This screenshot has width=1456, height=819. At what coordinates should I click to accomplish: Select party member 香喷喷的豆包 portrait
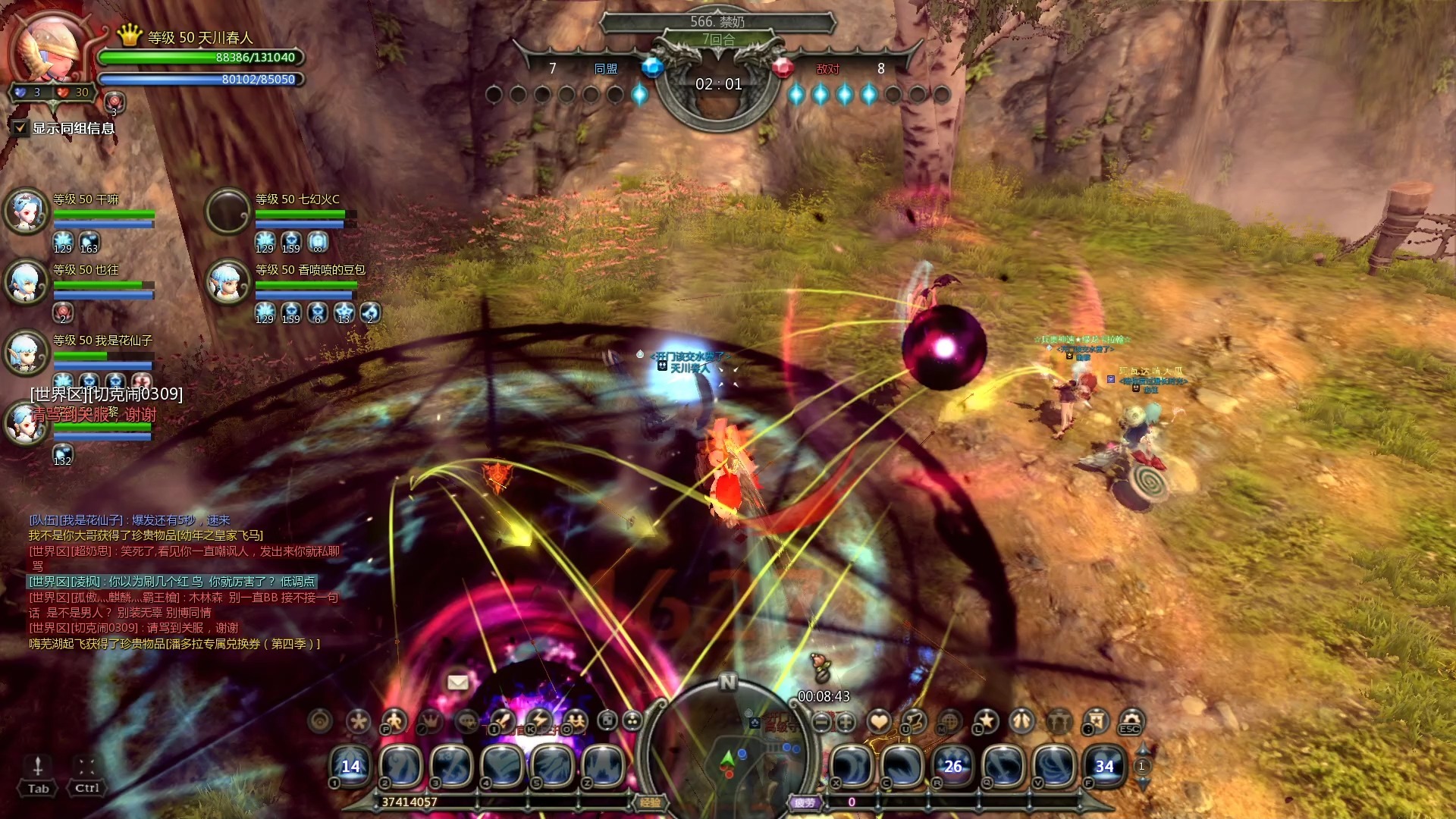[228, 282]
